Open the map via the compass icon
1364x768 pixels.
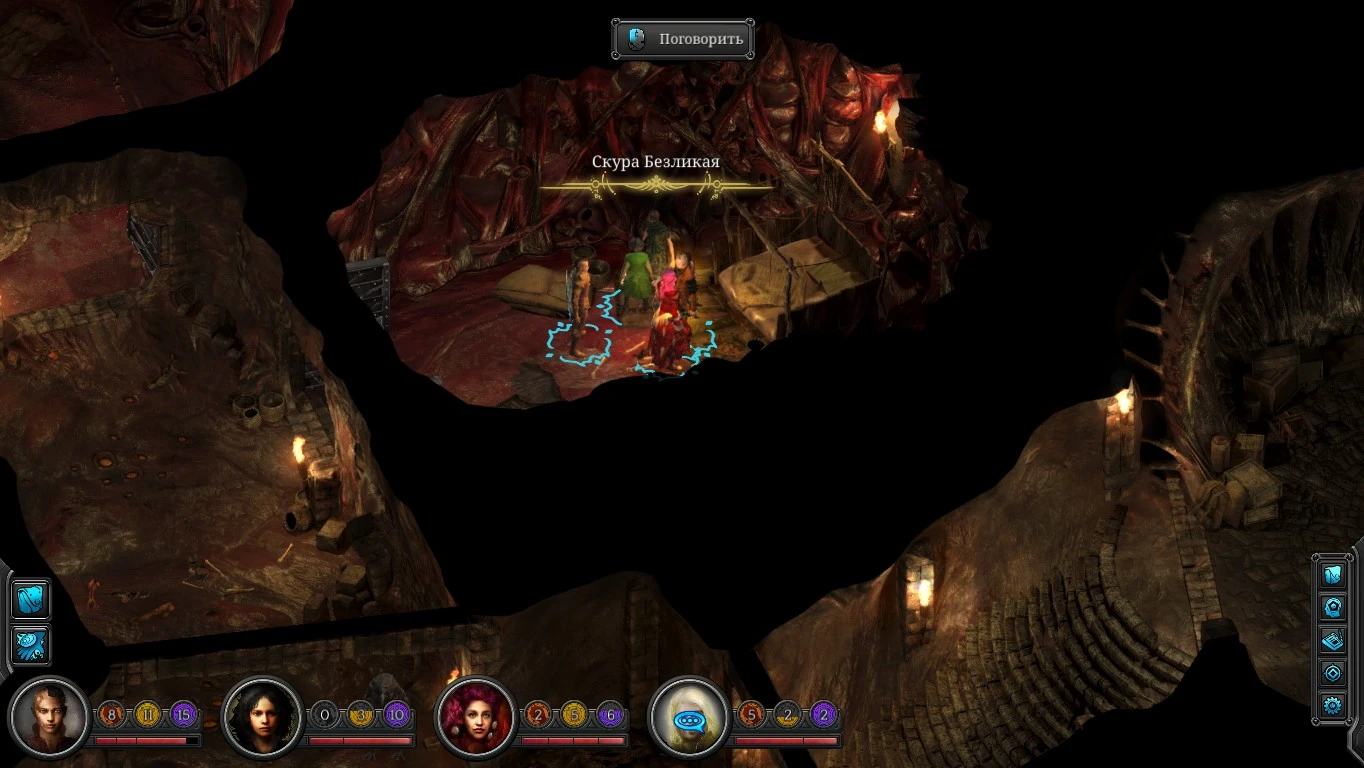[1332, 671]
